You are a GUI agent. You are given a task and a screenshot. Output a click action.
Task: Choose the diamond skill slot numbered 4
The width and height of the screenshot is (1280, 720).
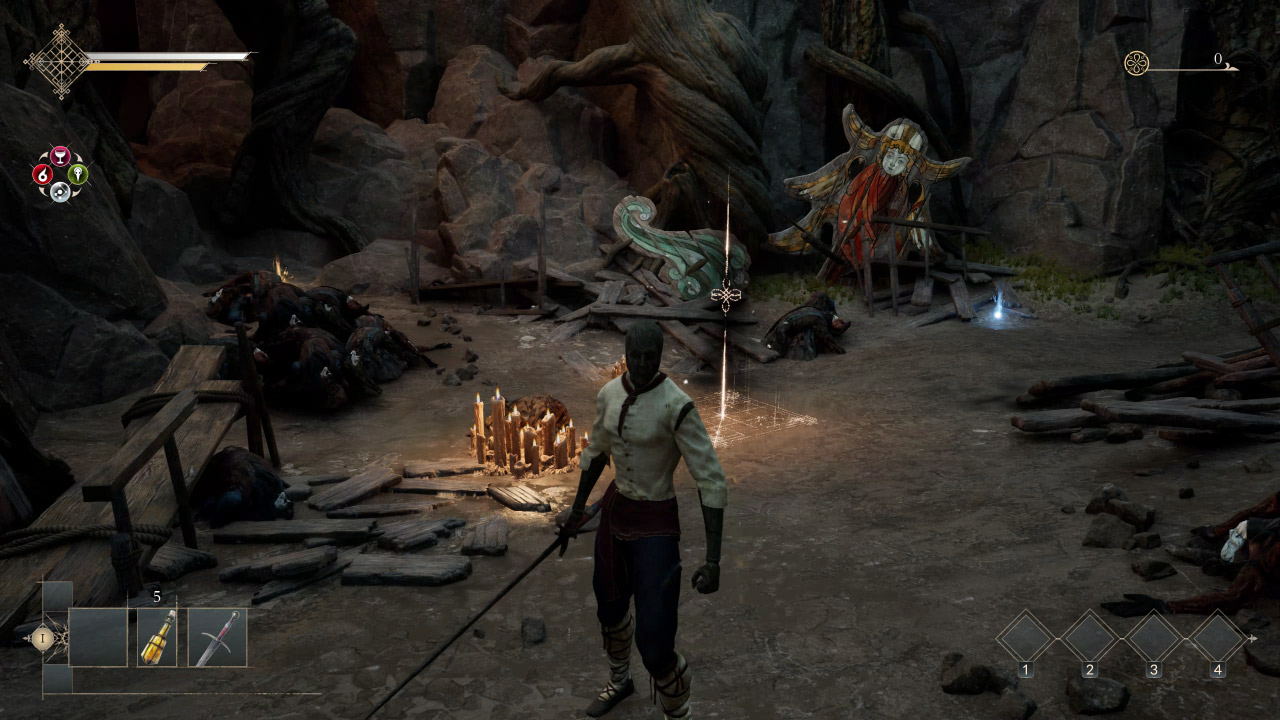click(1218, 637)
